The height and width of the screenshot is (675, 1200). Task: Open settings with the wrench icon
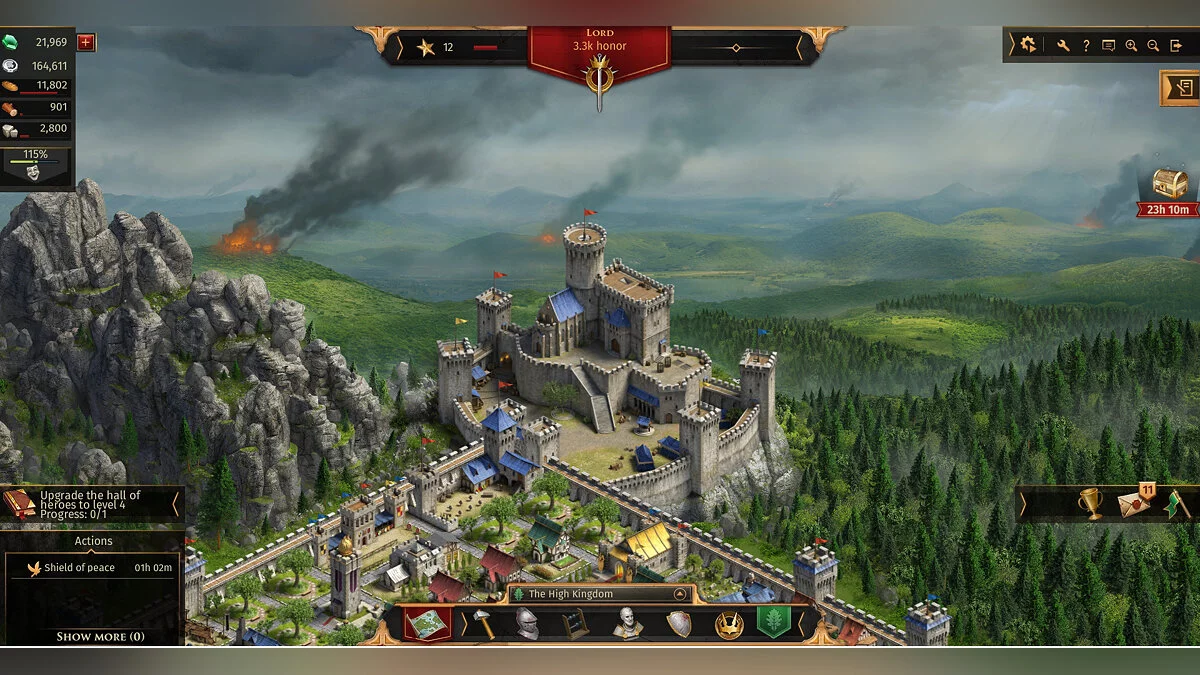click(1063, 45)
